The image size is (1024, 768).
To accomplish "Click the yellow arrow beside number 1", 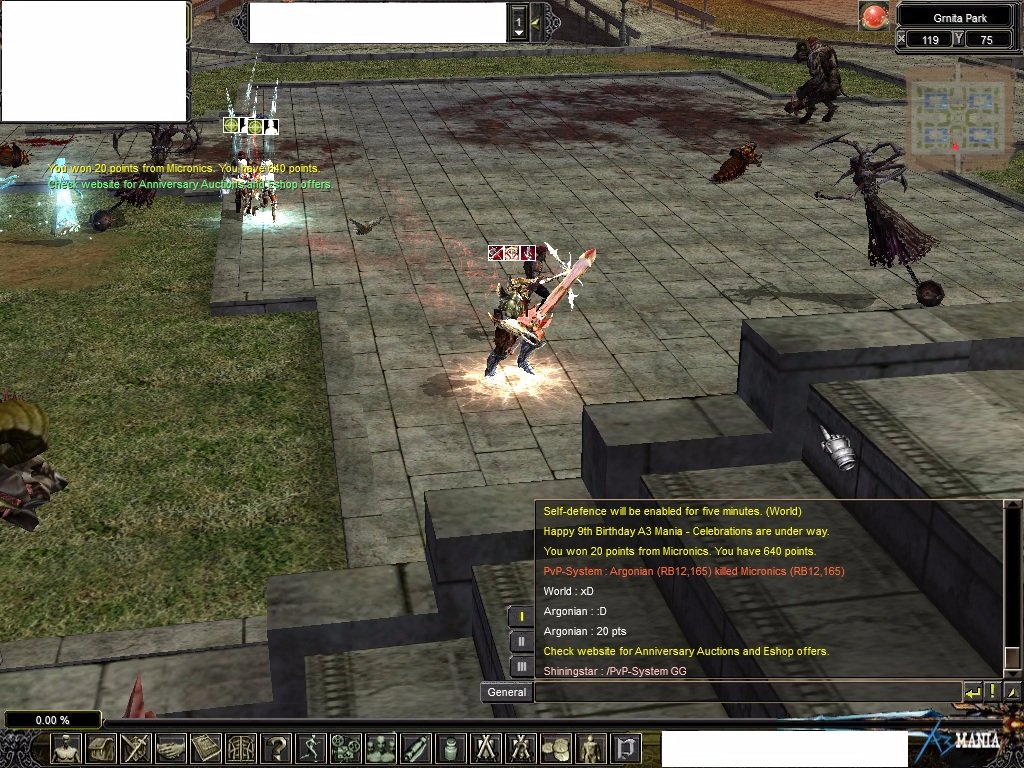I will pos(536,22).
